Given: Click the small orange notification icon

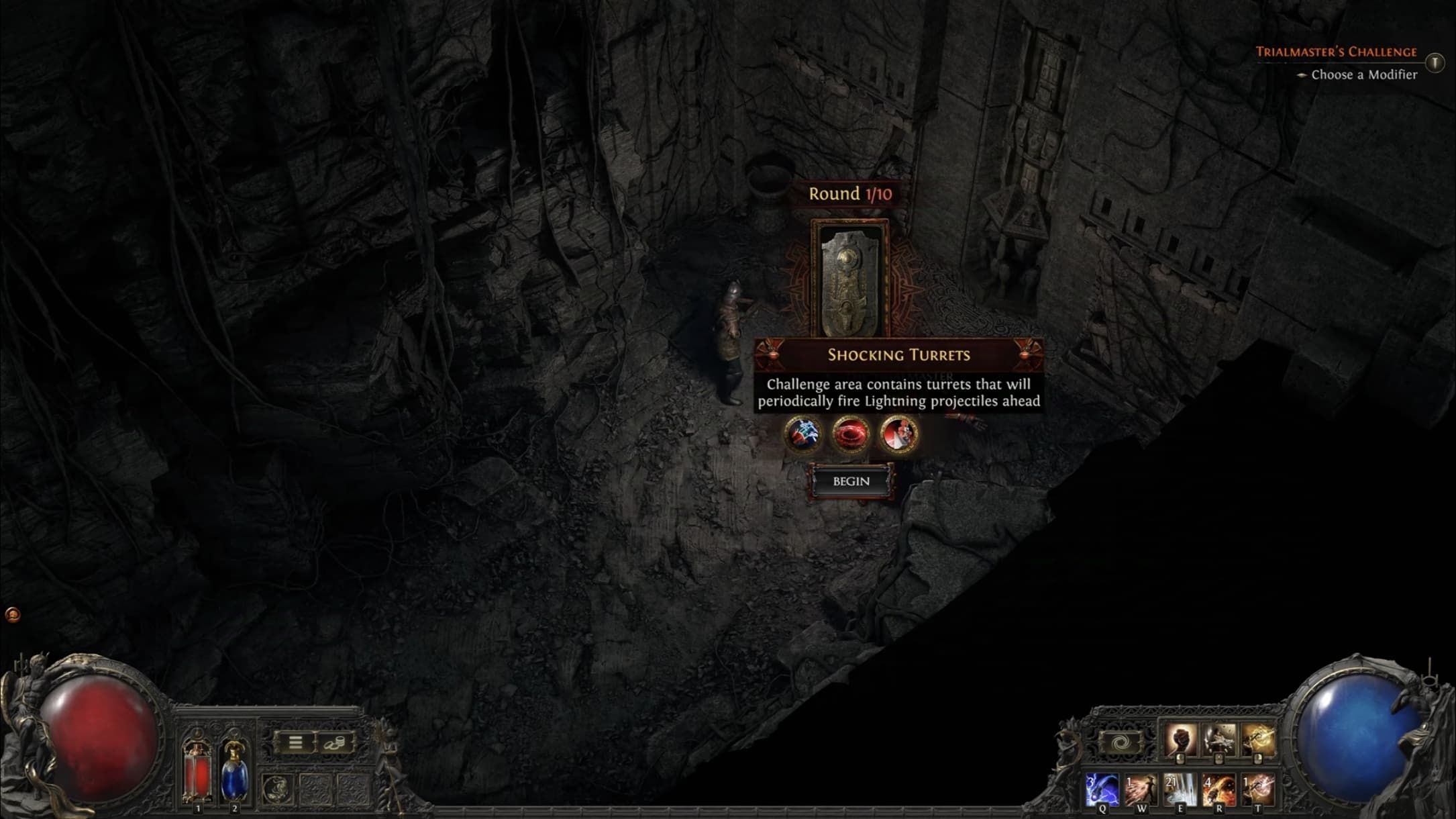Looking at the screenshot, I should pos(13,614).
